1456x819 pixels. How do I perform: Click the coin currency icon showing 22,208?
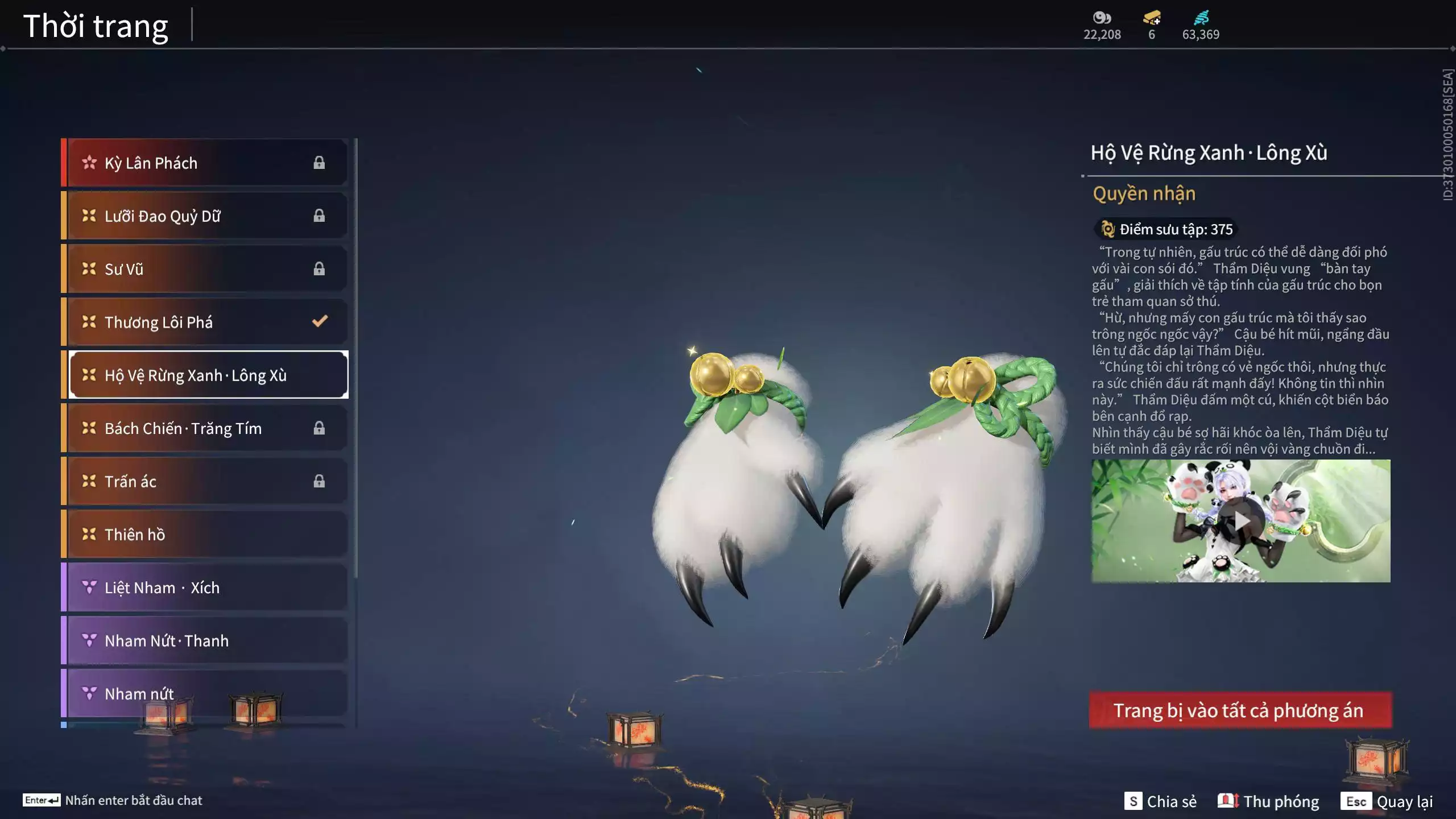tap(1102, 18)
